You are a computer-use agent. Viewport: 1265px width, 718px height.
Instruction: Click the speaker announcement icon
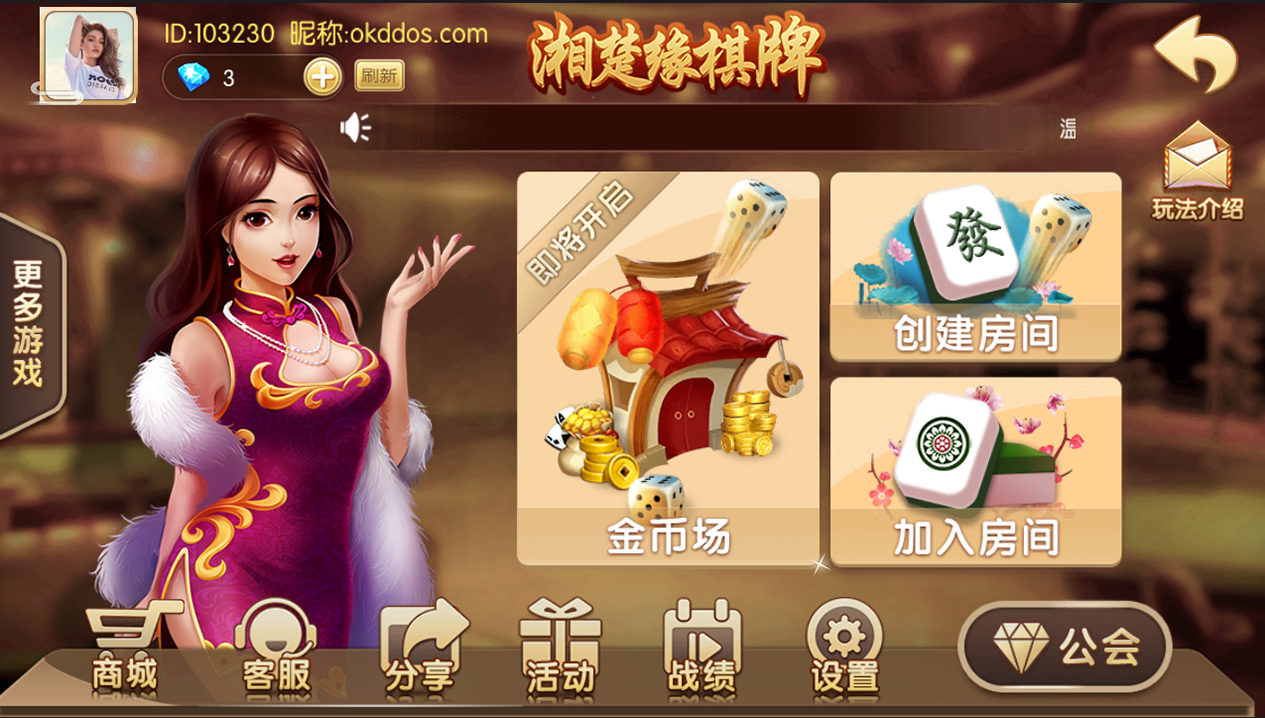tap(355, 127)
